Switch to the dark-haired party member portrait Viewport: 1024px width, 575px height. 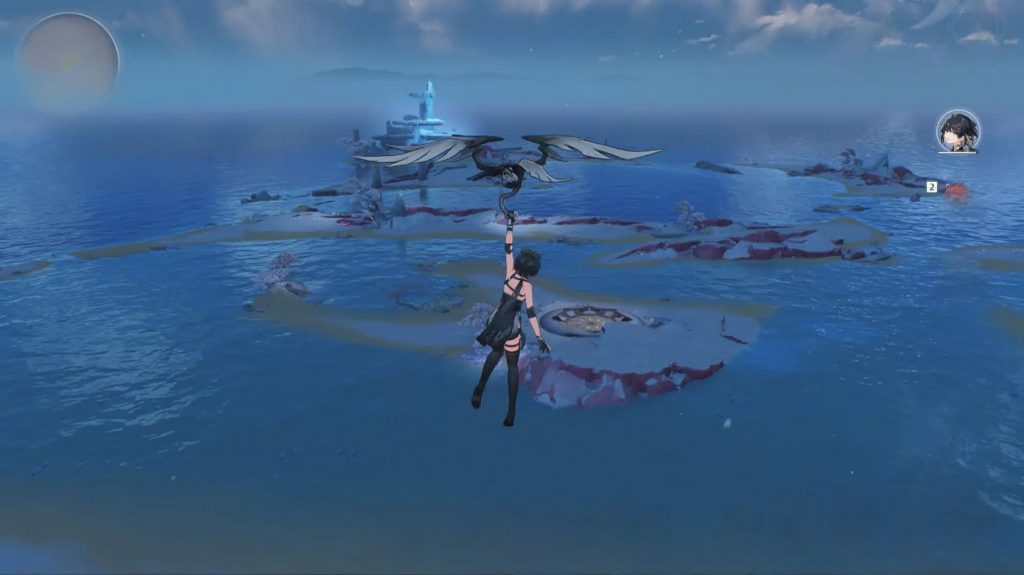tap(957, 131)
